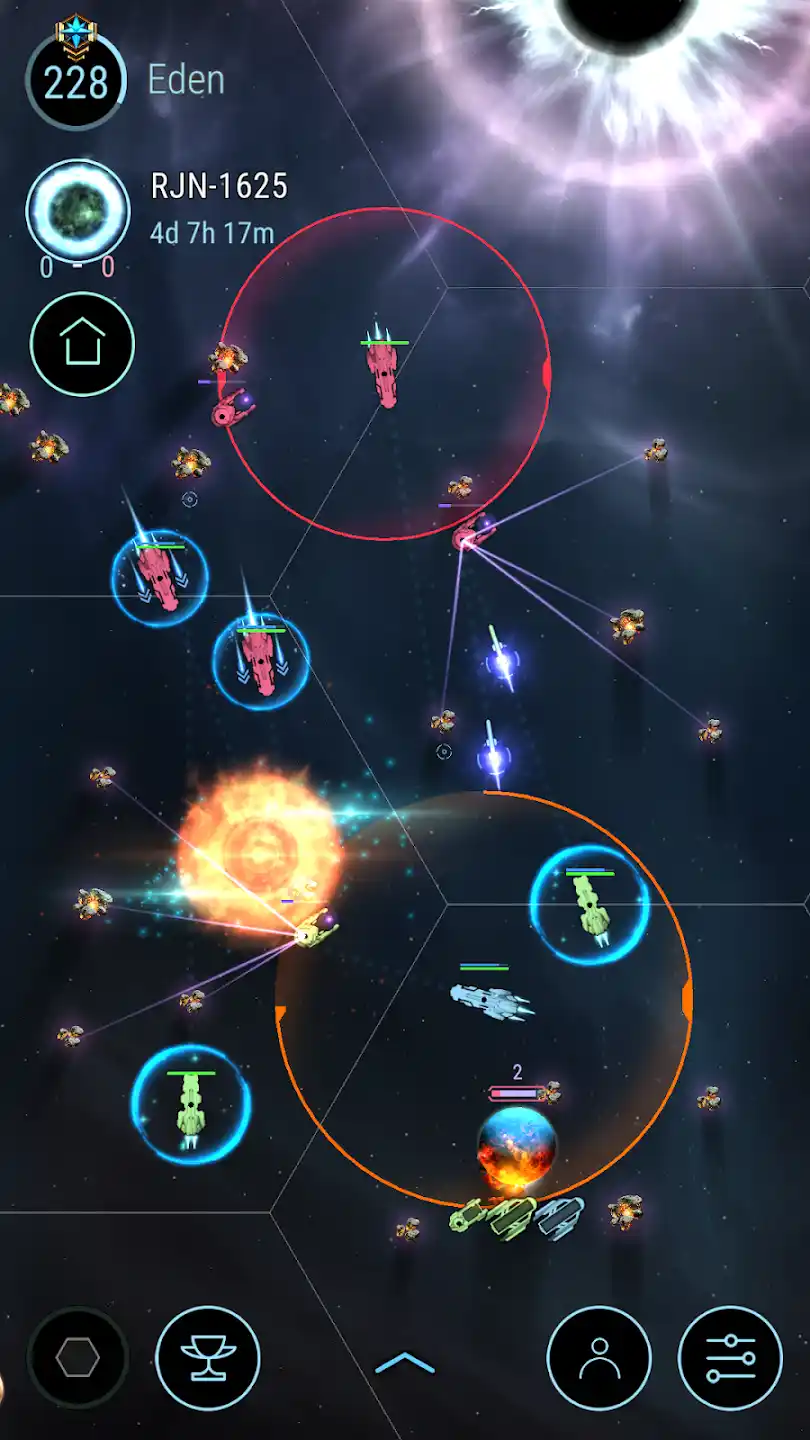Image resolution: width=810 pixels, height=1440 pixels.
Task: Open the player profile person icon
Action: click(x=599, y=1358)
